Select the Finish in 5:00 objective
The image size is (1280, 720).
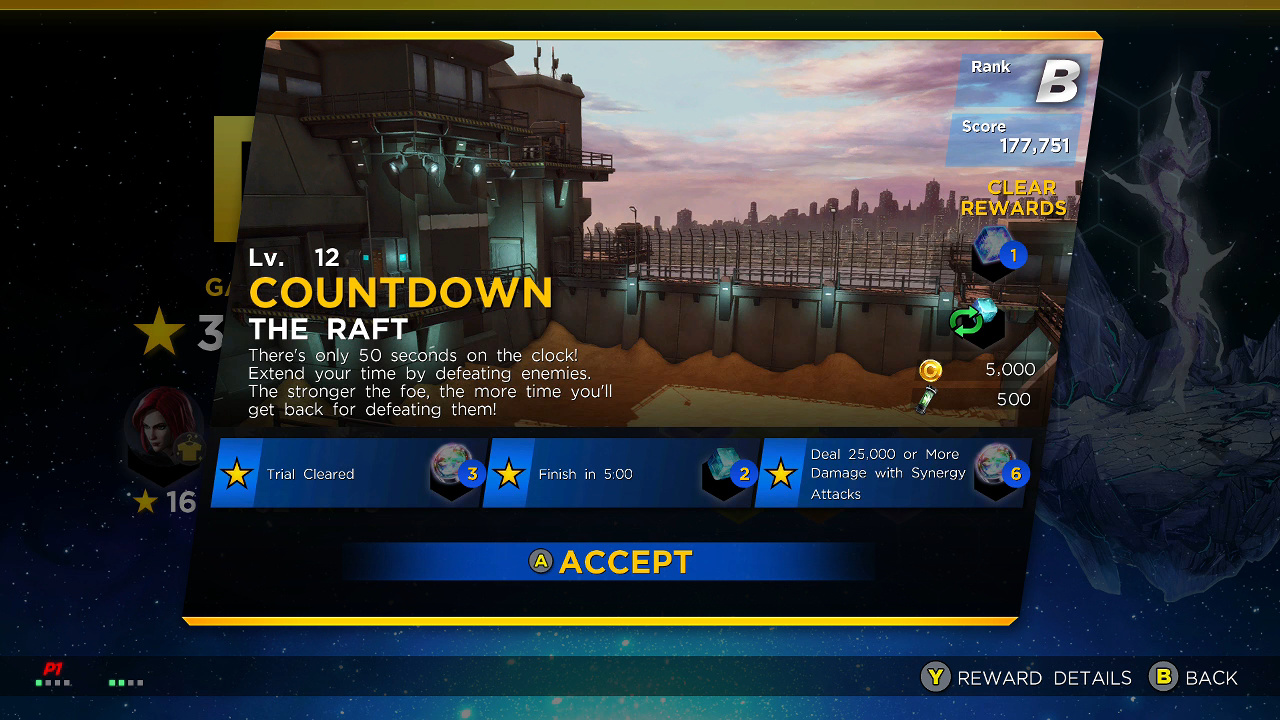coord(617,474)
